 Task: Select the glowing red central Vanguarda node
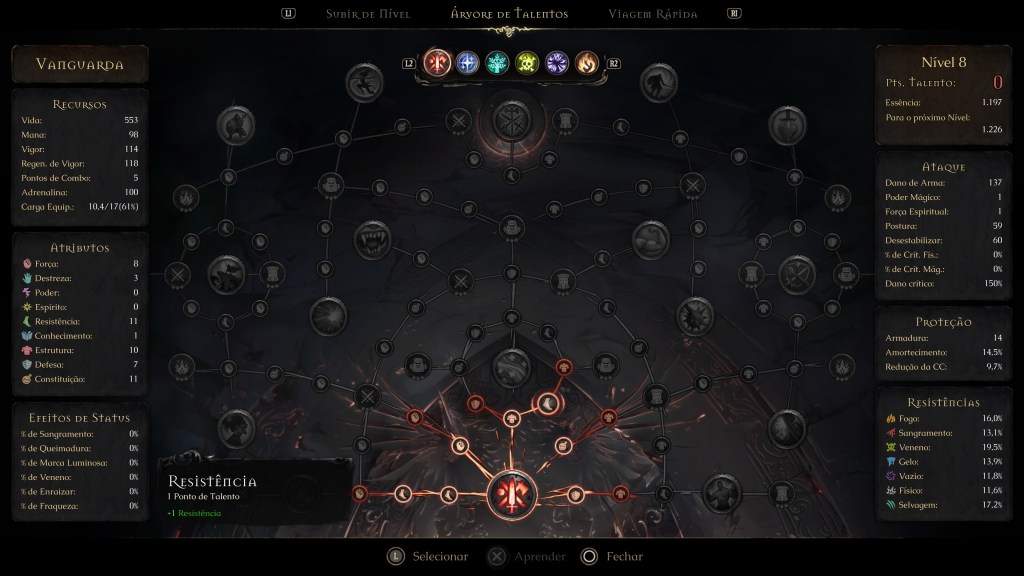(512, 492)
